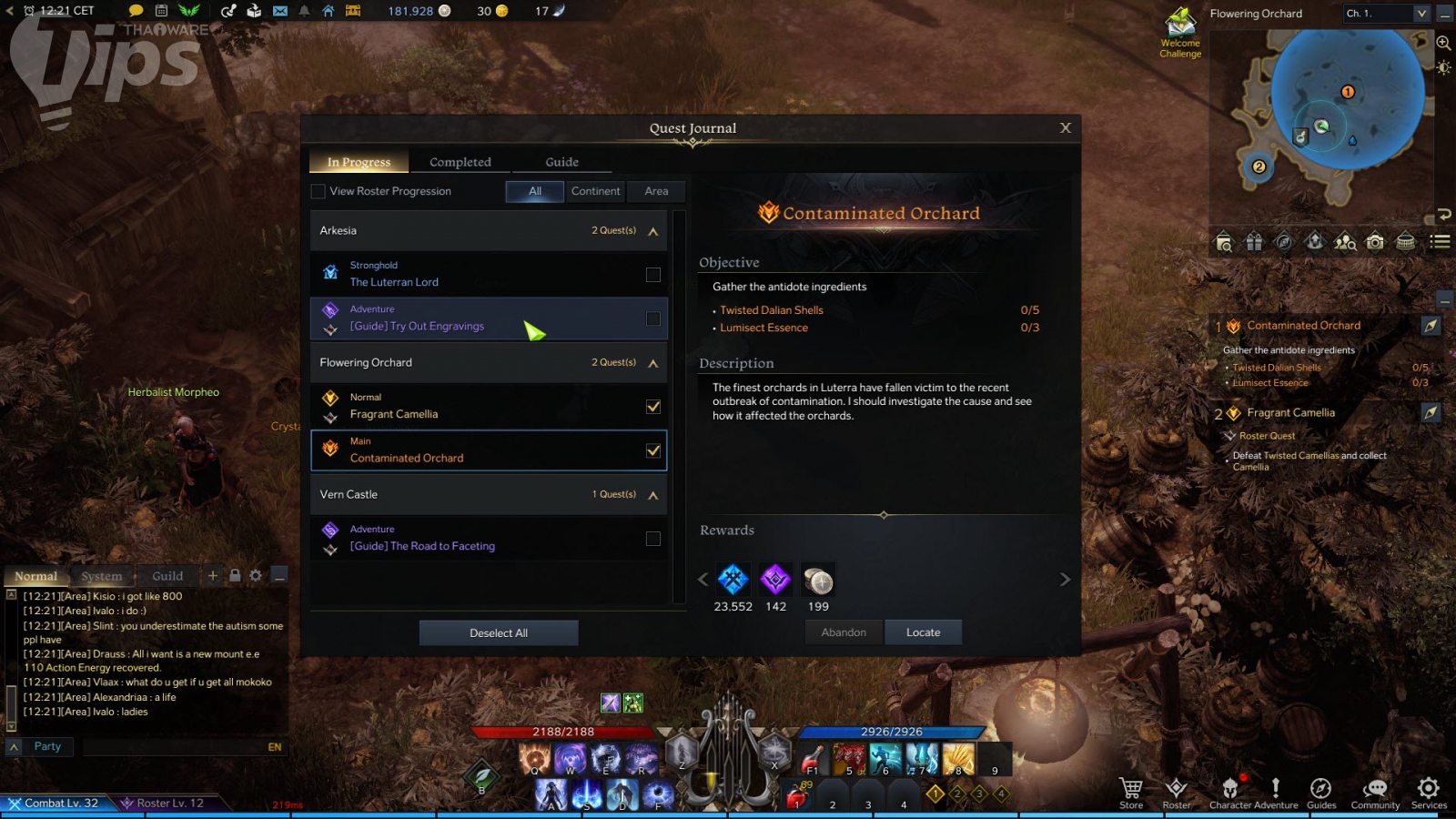
Task: Collapse the Arkesia quest group
Action: (x=652, y=231)
